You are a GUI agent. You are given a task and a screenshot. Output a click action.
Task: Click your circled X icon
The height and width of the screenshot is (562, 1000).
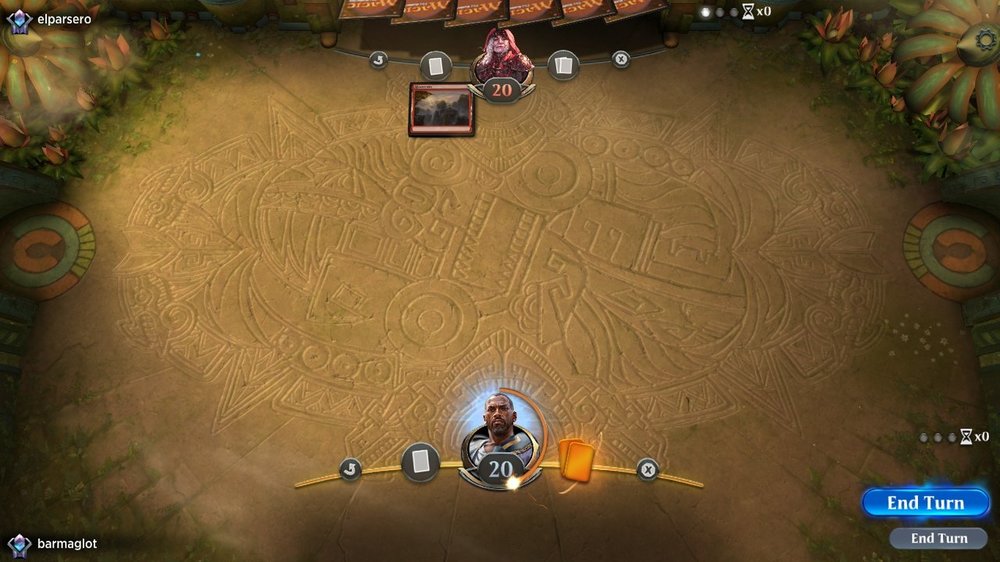pyautogui.click(x=648, y=468)
